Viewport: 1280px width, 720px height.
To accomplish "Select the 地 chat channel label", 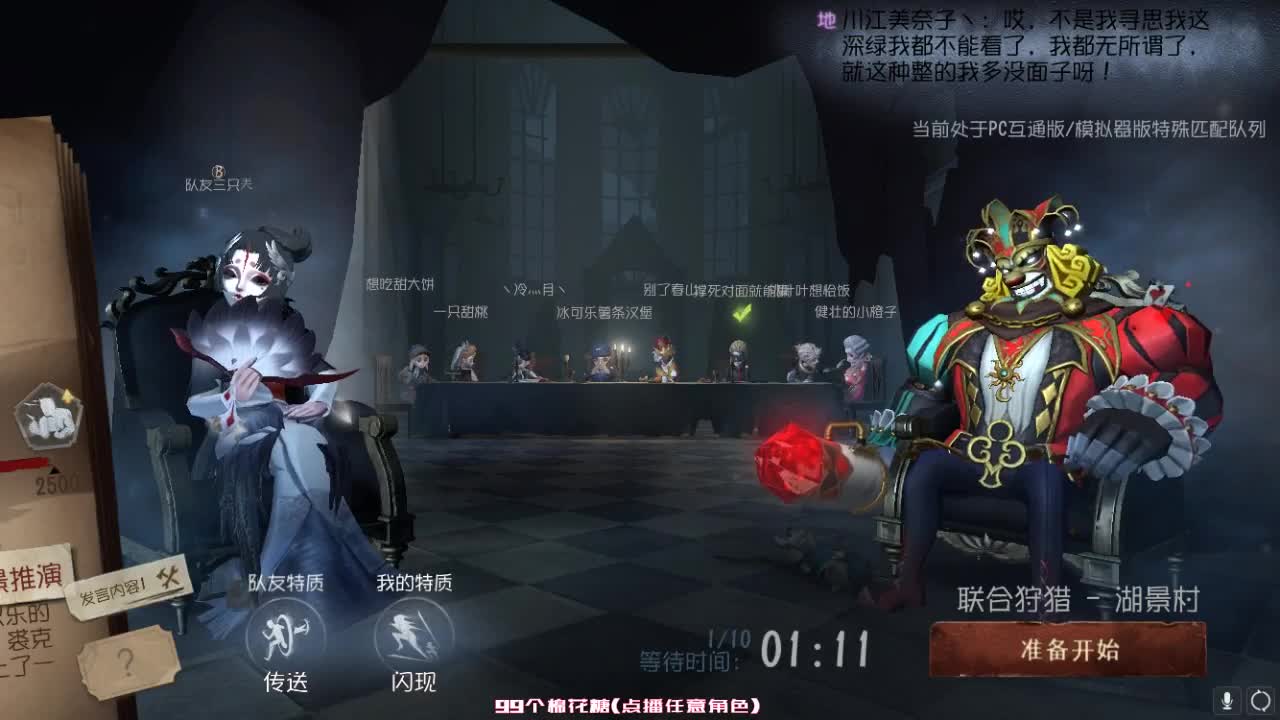I will coord(826,17).
